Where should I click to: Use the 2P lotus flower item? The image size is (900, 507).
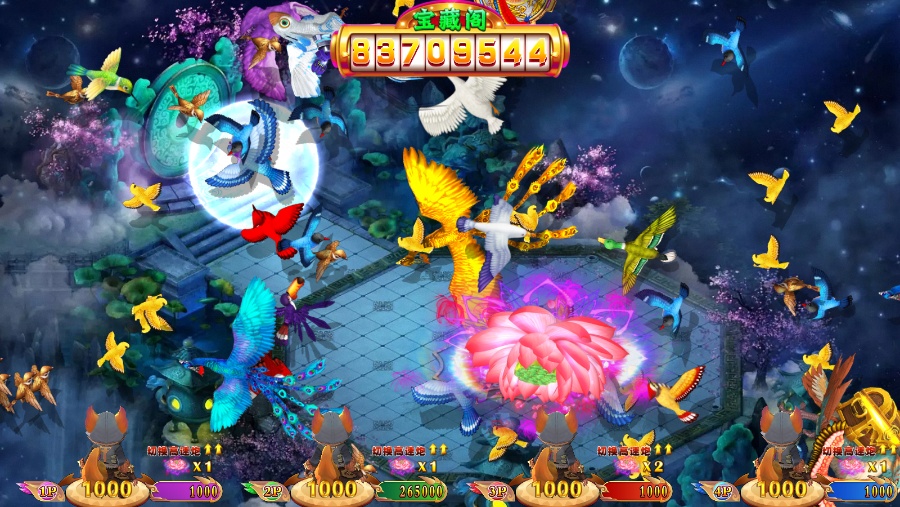point(403,467)
